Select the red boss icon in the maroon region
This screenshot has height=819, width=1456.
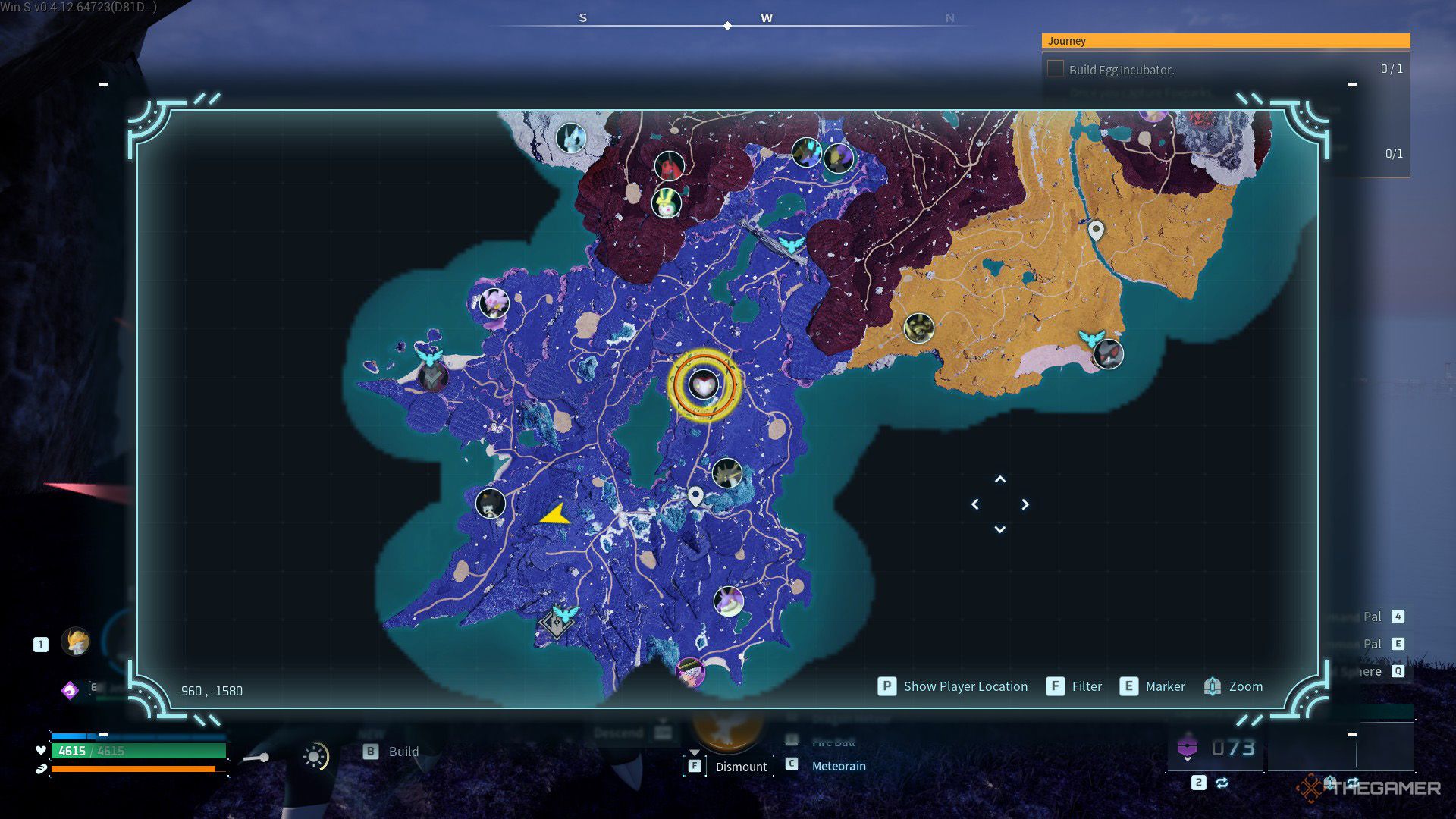pos(669,165)
